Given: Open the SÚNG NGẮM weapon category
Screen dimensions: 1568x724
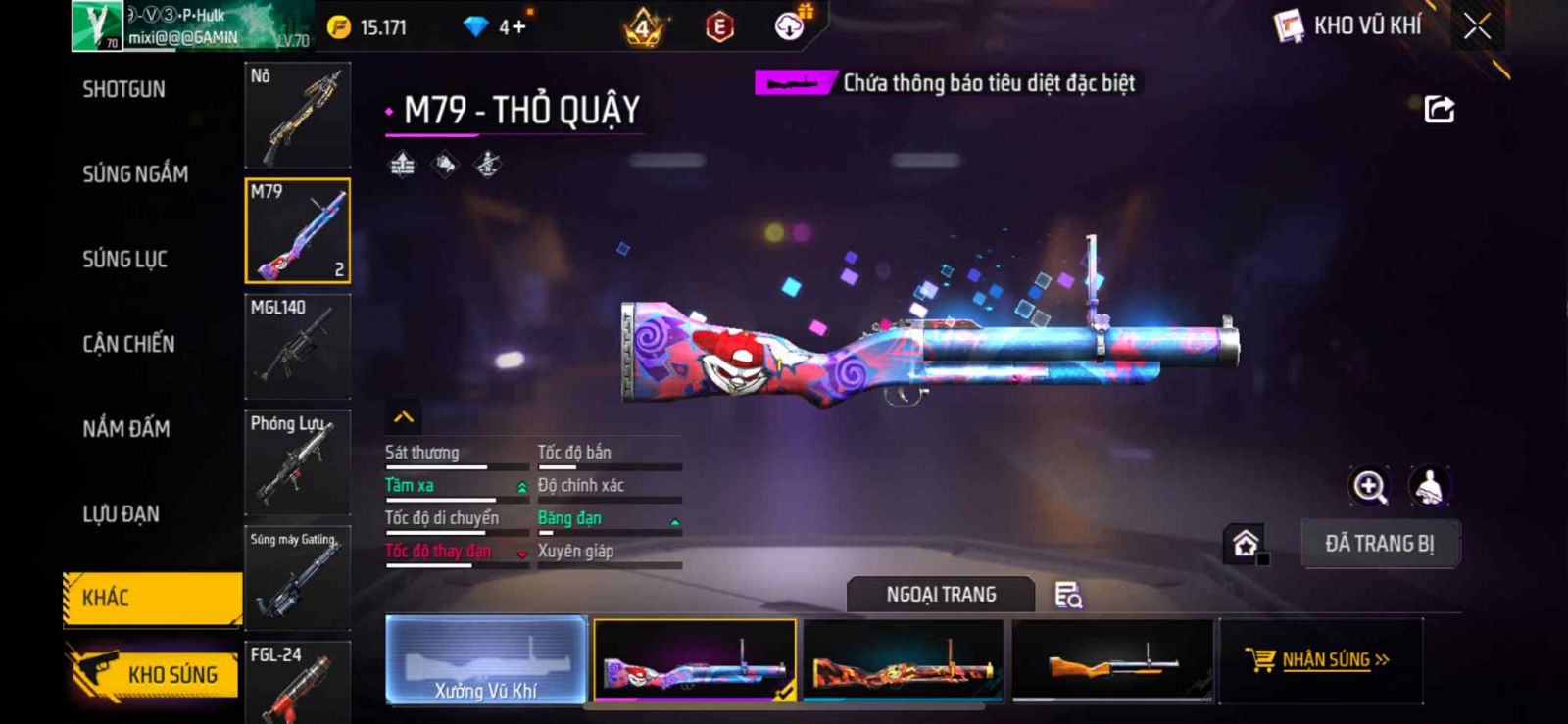Looking at the screenshot, I should [x=135, y=174].
